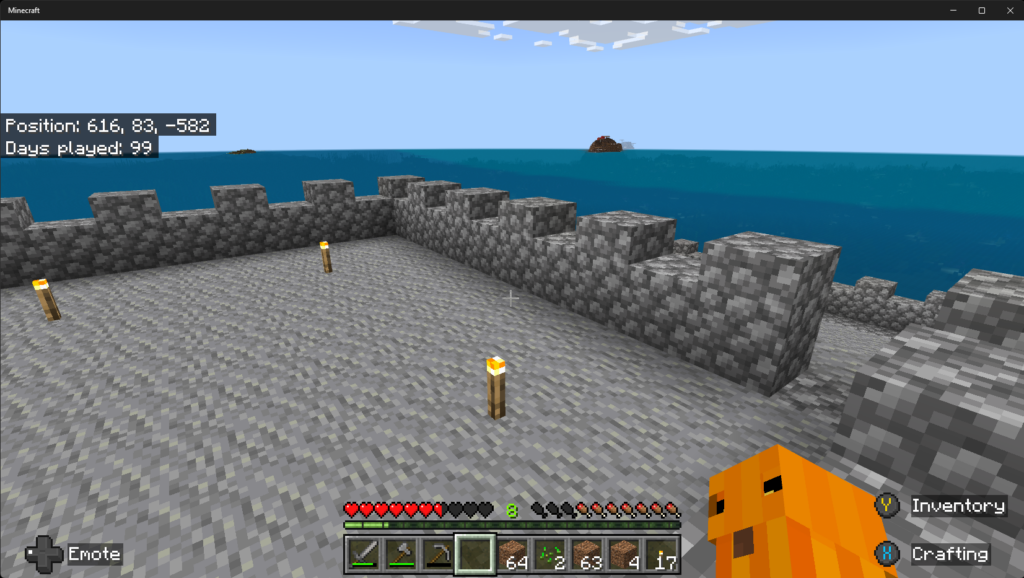Select the torch slot with 17 torches
1024x578 pixels.
click(x=661, y=553)
